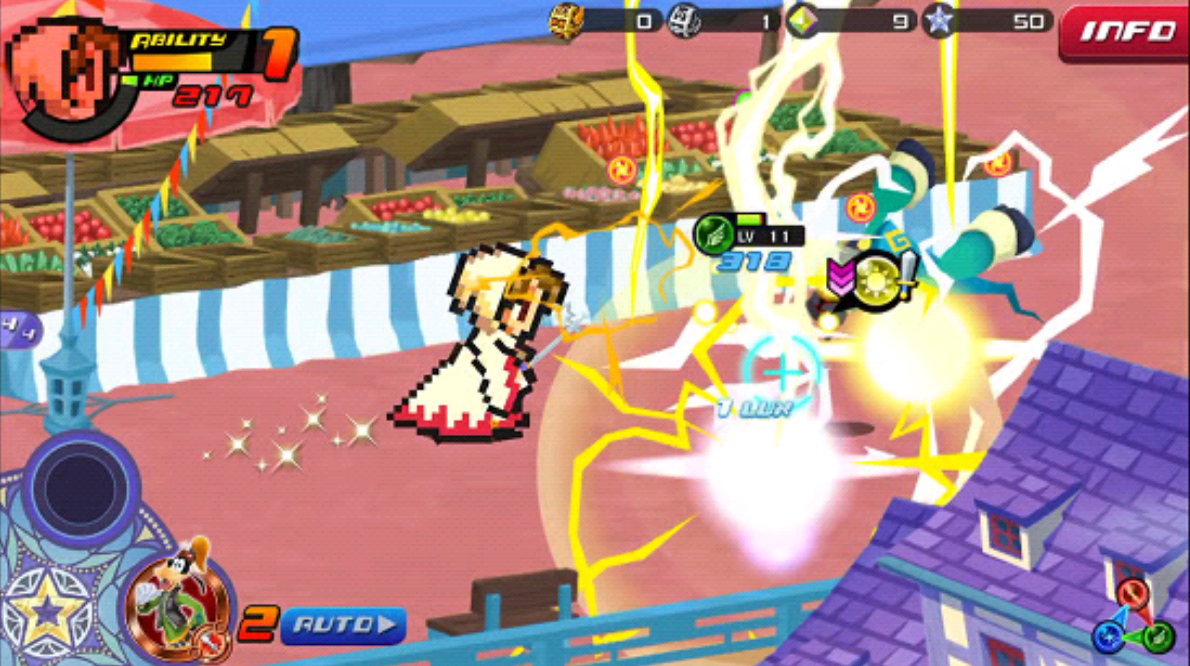The image size is (1190, 666).
Task: Tap the dark purple orb control
Action: pos(73,486)
